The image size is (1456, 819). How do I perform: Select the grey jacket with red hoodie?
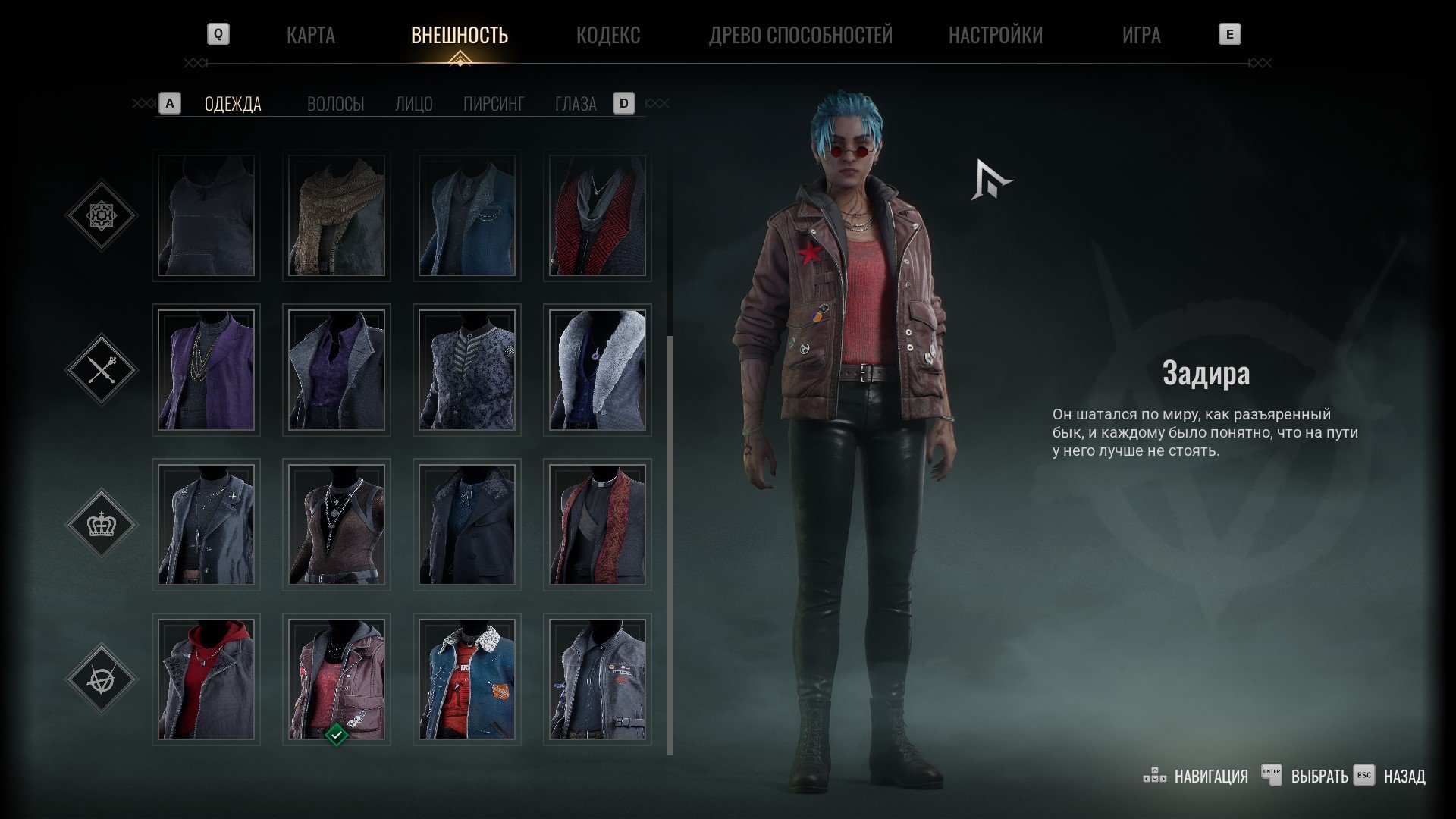206,679
